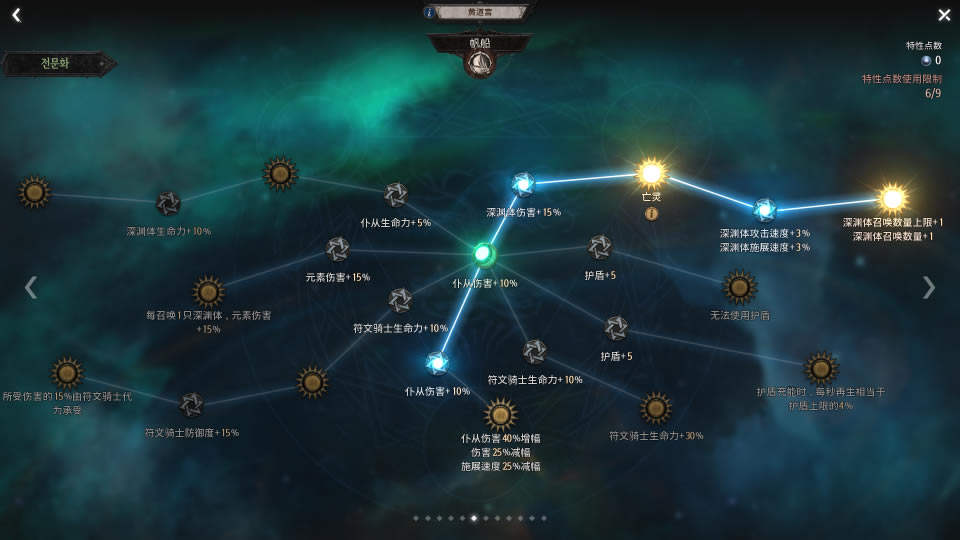Image resolution: width=960 pixels, height=540 pixels.
Task: Click the central green 仆从伤害+10% node
Action: (x=484, y=254)
